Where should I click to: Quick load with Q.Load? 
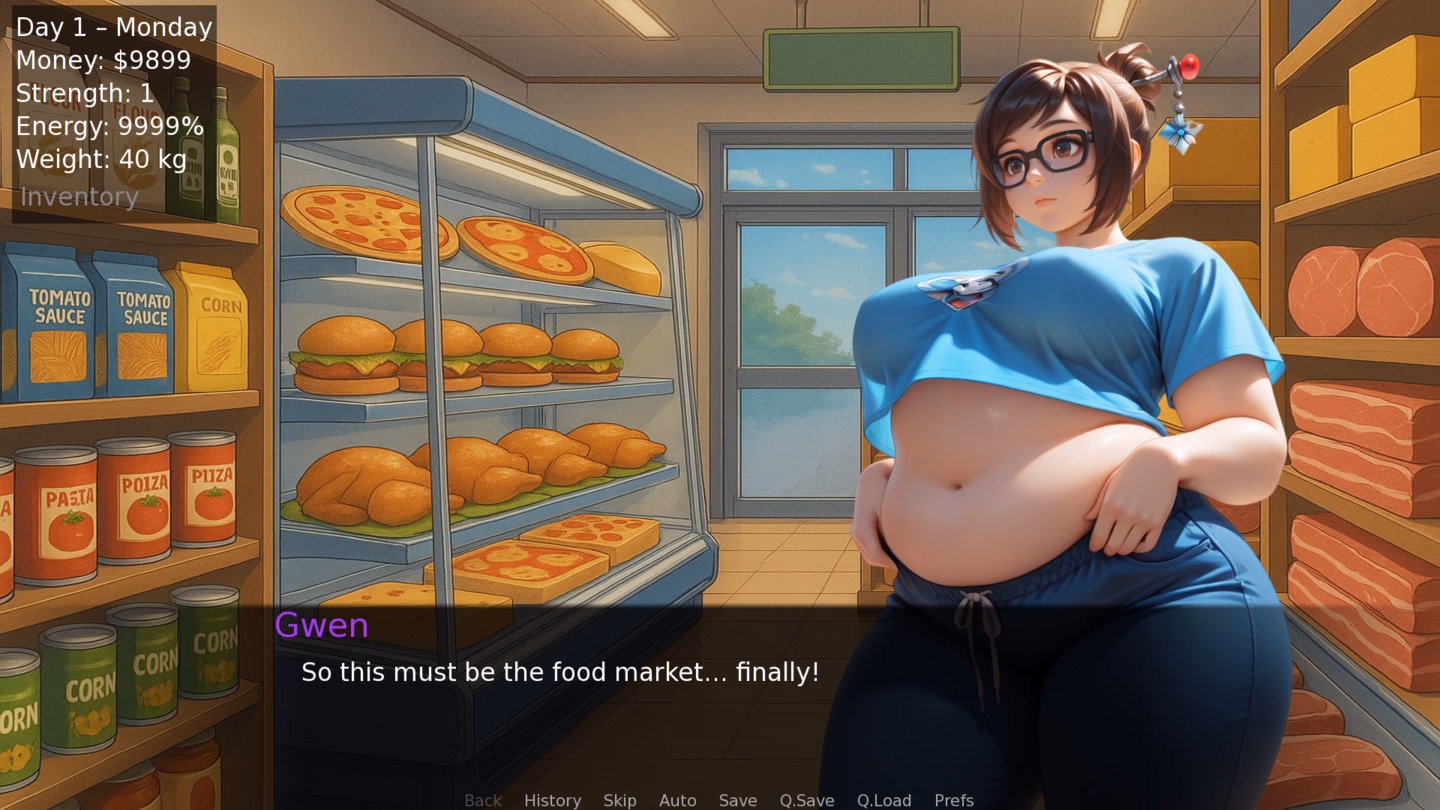coord(884,800)
